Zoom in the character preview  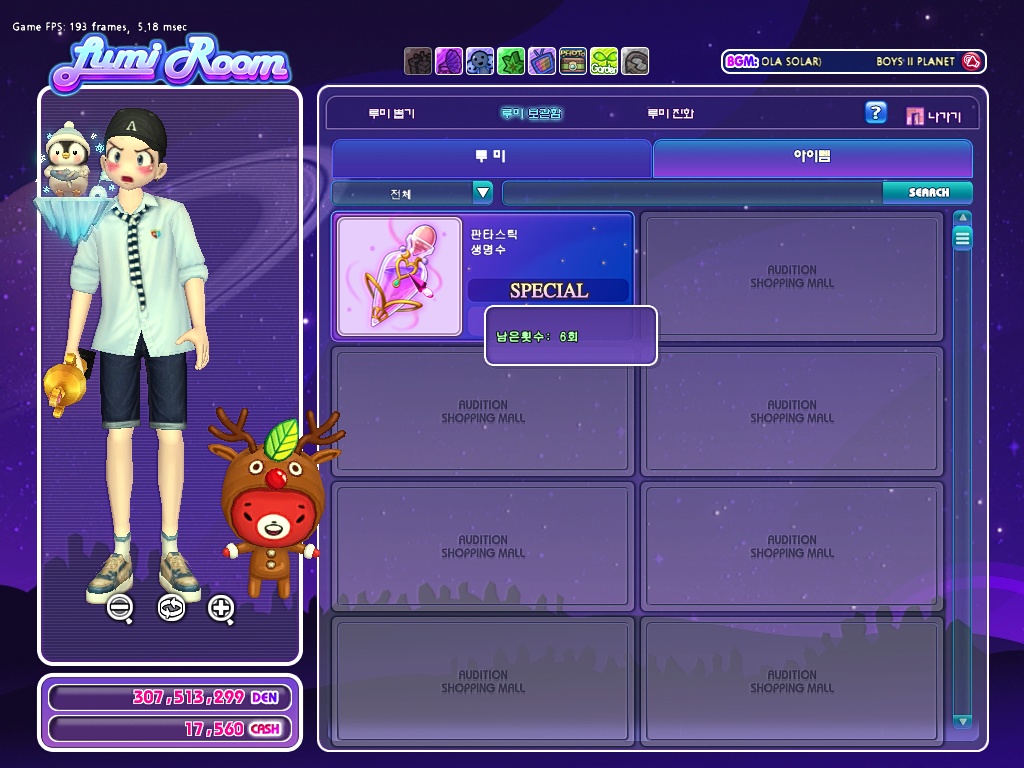click(x=221, y=607)
